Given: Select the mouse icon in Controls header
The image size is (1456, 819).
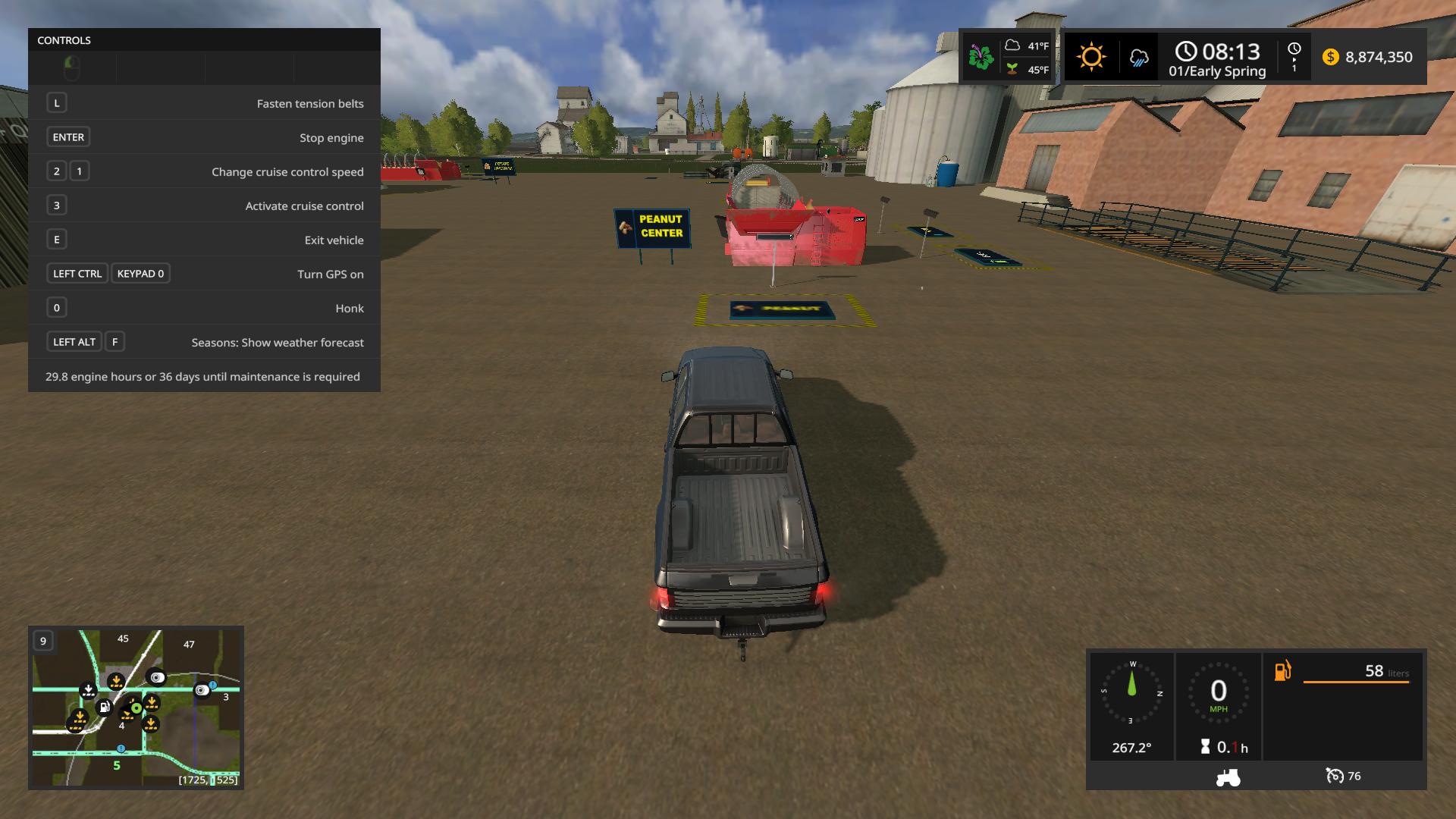Looking at the screenshot, I should click(71, 68).
